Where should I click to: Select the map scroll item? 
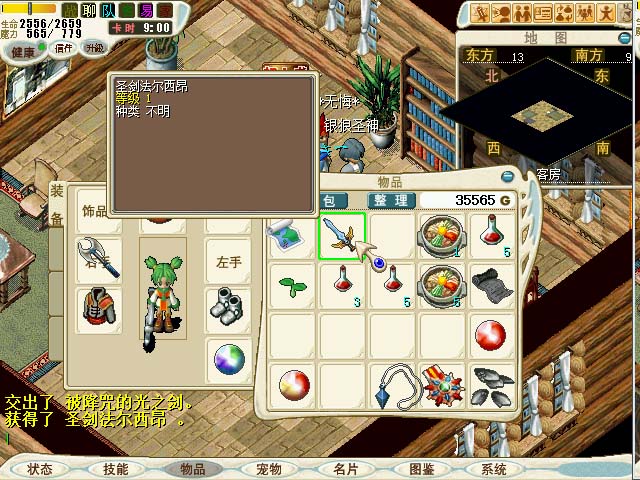(x=291, y=236)
